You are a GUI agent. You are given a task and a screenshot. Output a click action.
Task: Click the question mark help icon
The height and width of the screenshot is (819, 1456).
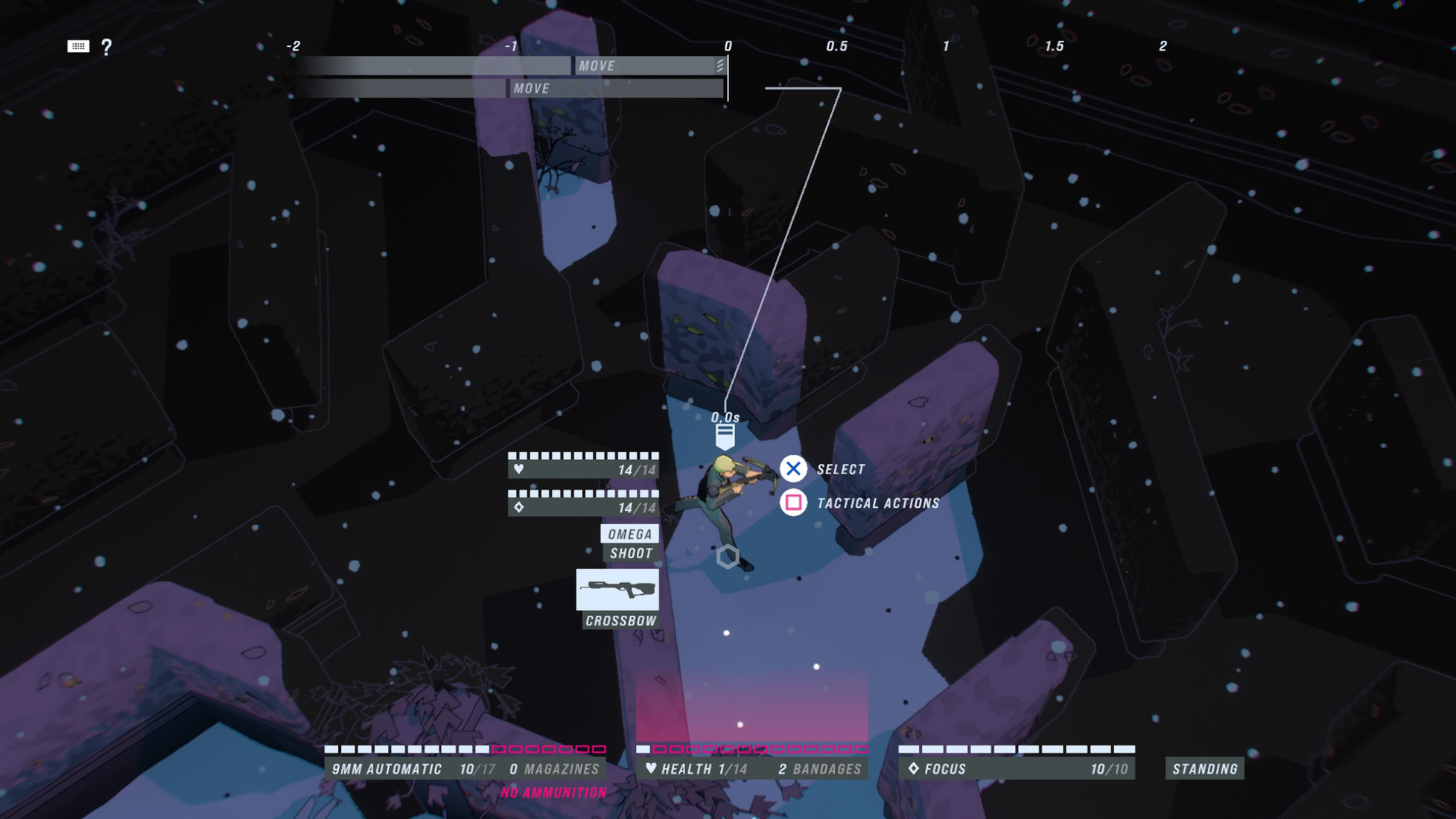(107, 48)
